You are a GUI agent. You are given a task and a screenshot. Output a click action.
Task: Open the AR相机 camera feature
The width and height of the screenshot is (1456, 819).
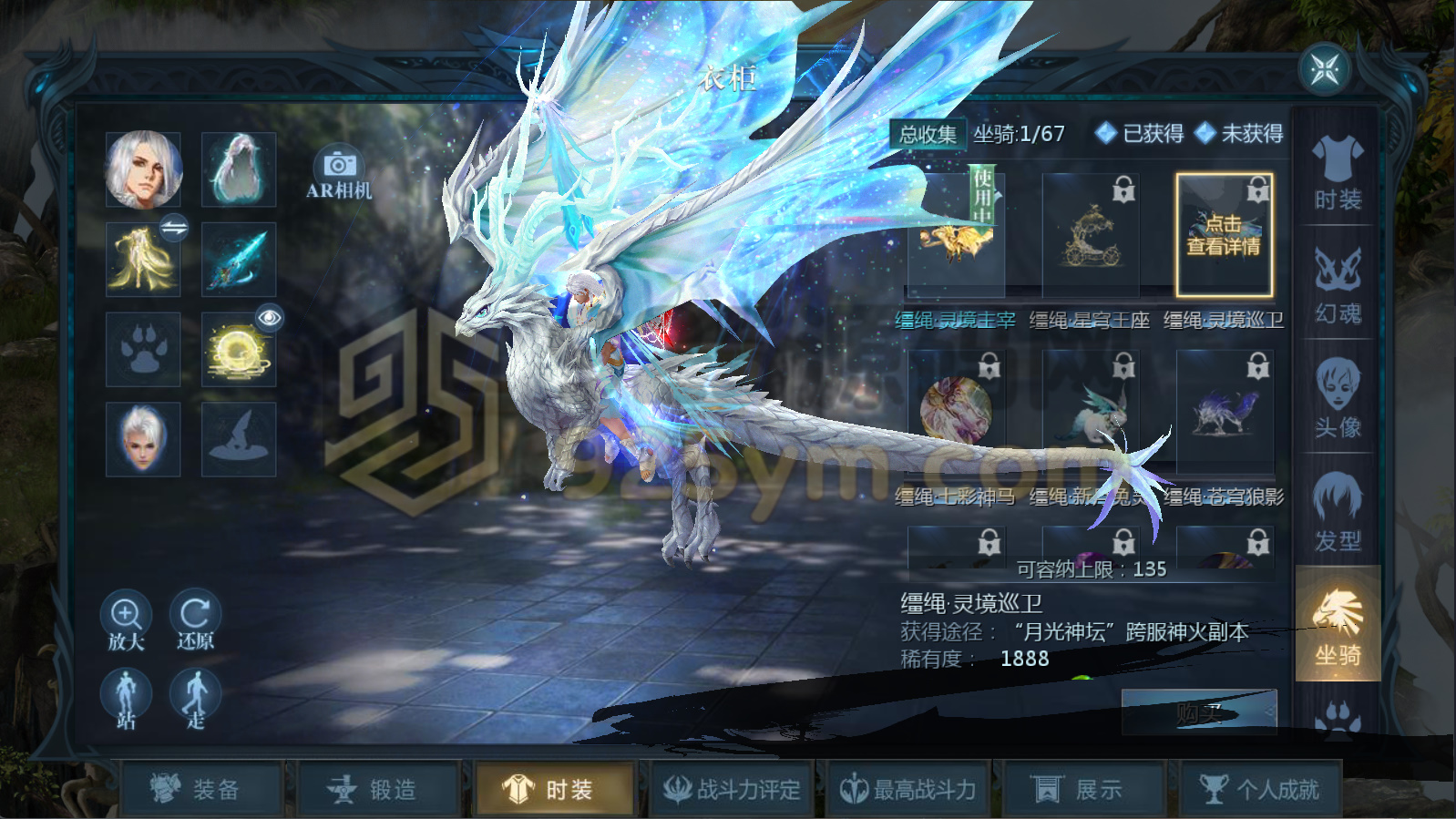click(338, 173)
